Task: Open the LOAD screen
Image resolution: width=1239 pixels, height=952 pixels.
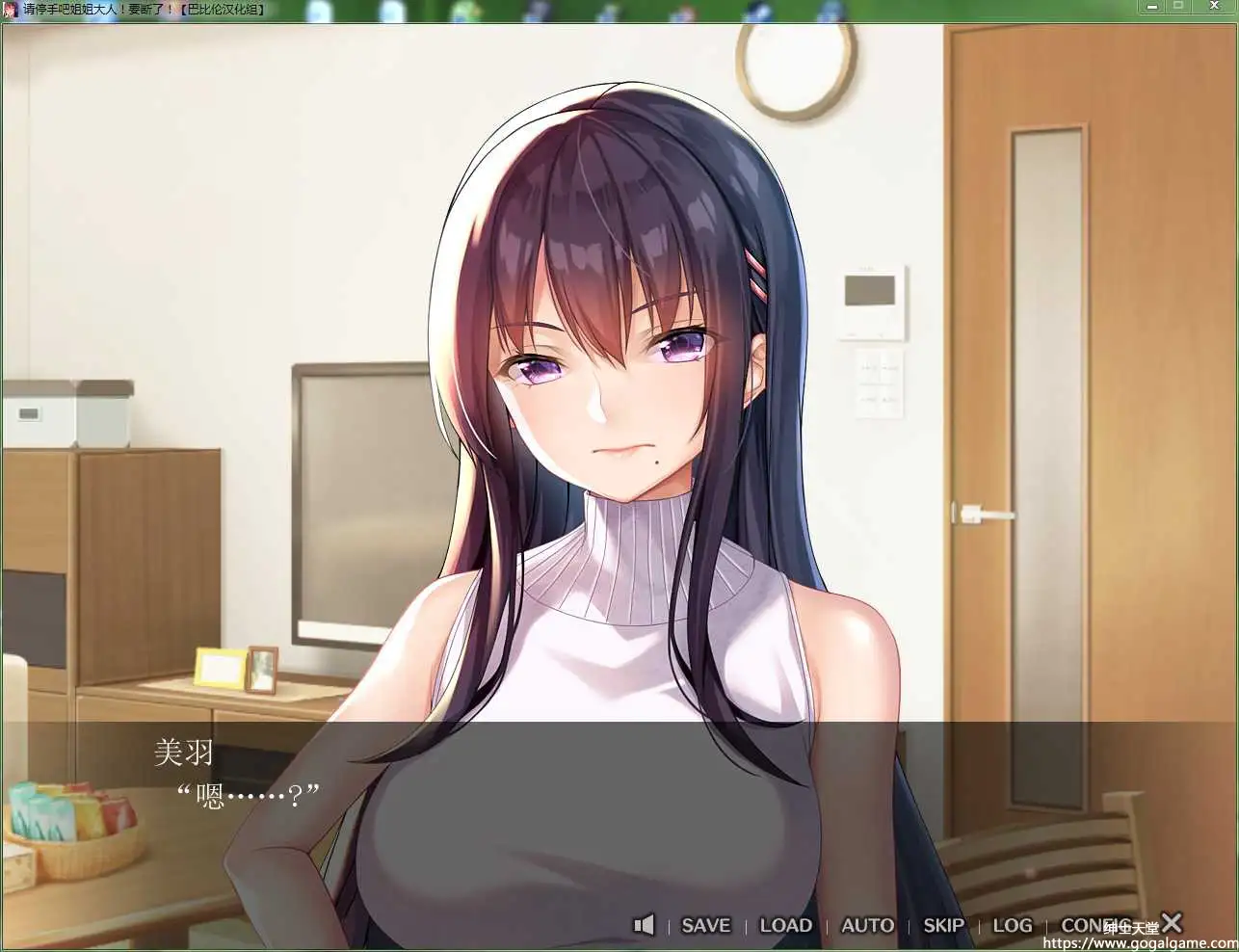Action: 785,924
